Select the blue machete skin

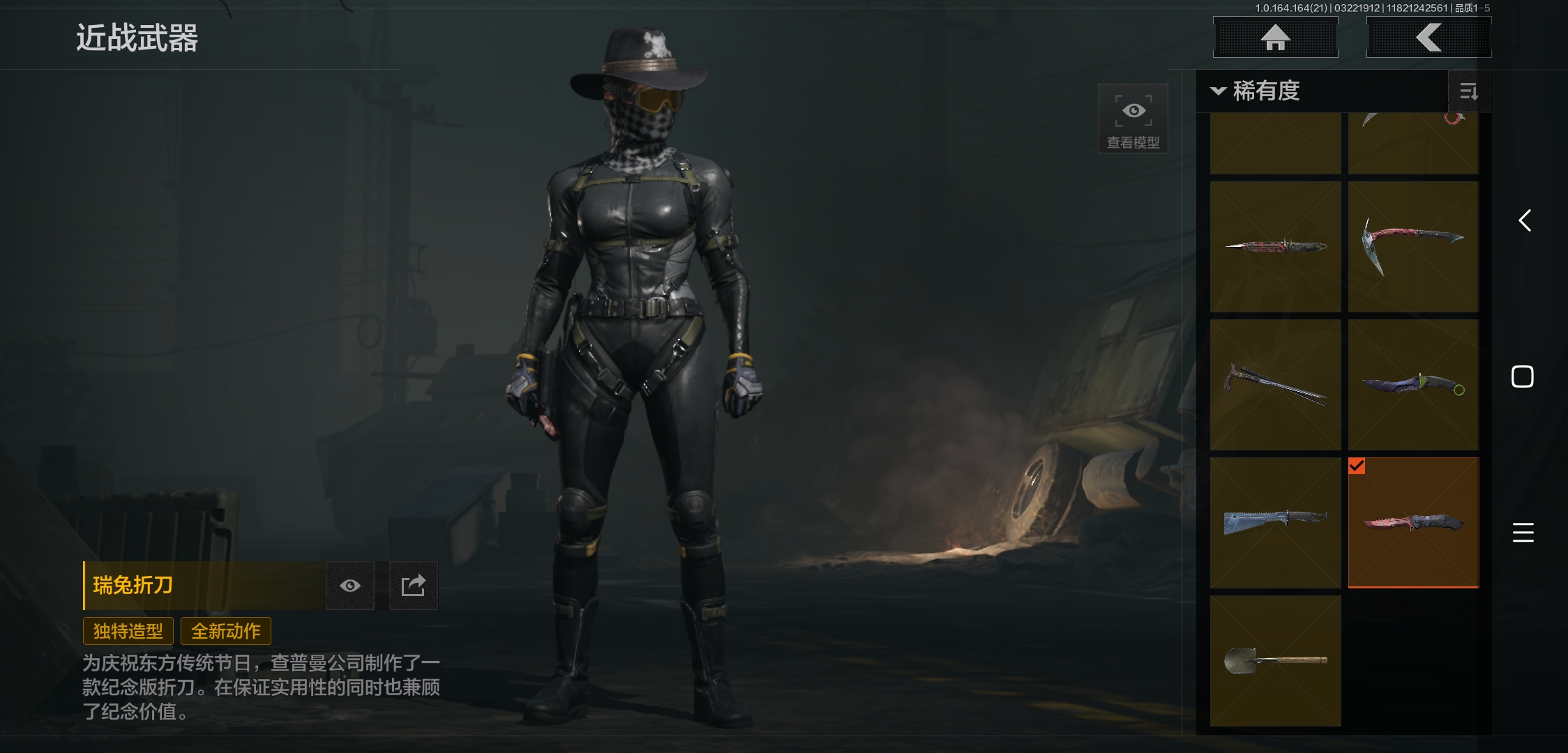click(1275, 523)
